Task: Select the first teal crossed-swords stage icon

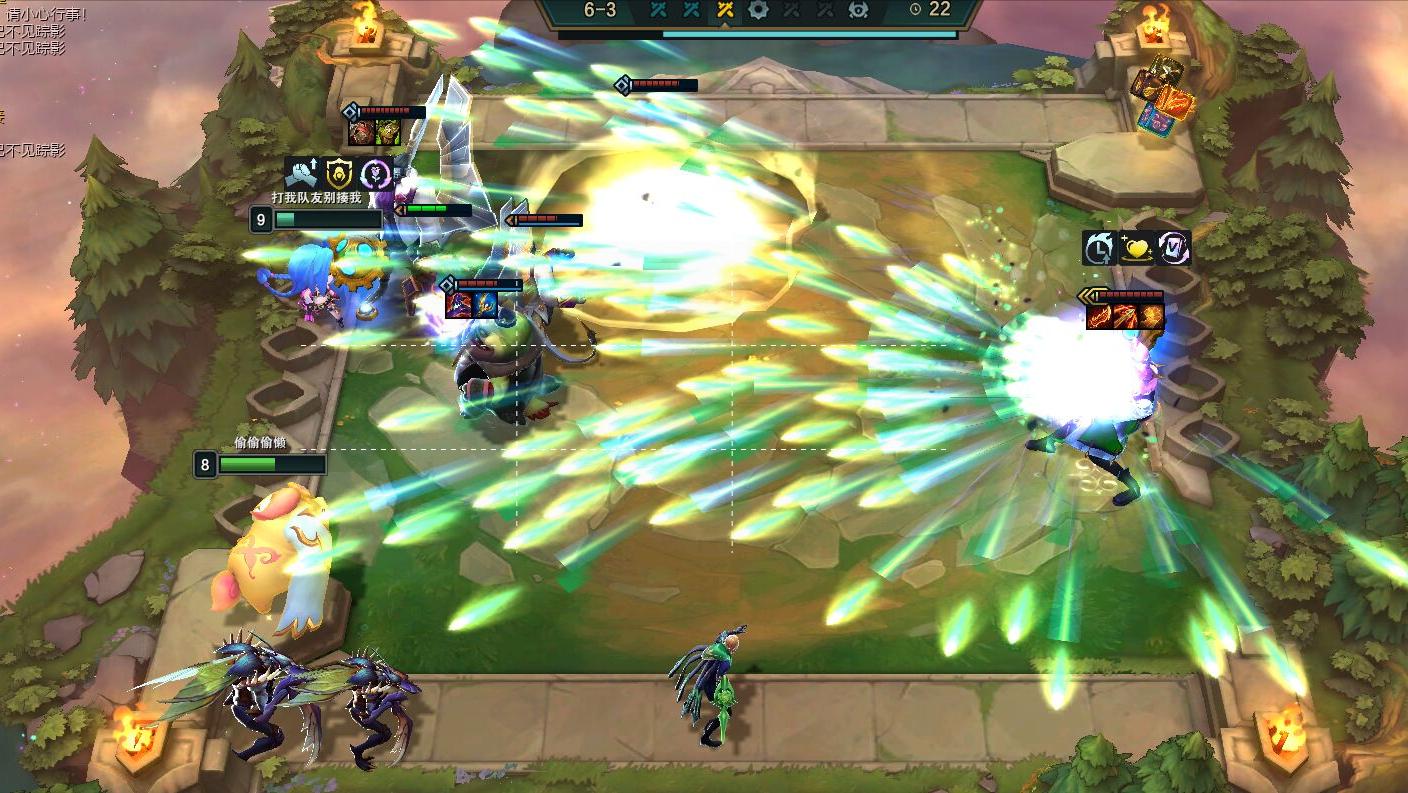Action: (657, 11)
